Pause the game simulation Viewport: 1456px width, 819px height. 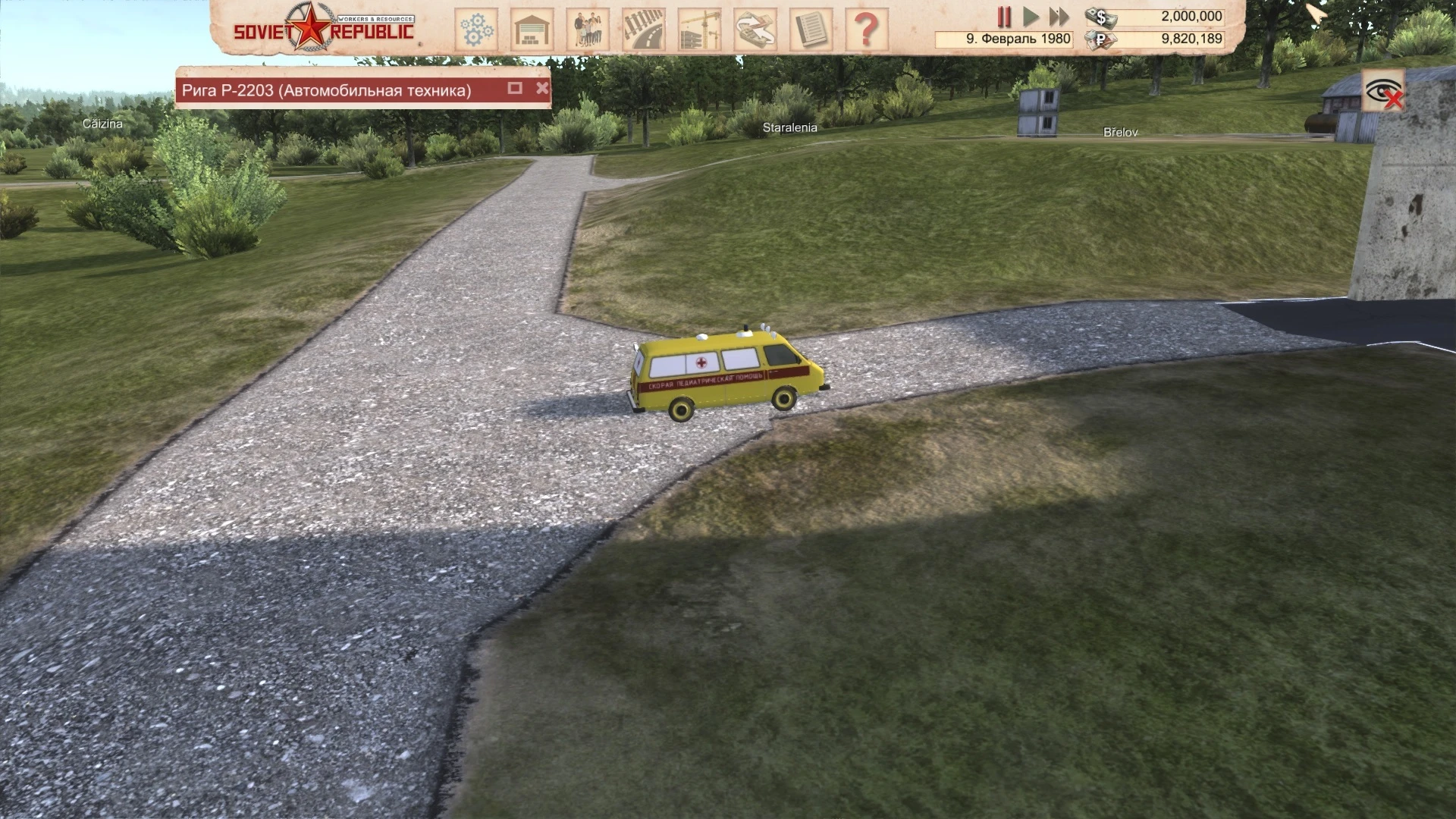pos(1004,15)
